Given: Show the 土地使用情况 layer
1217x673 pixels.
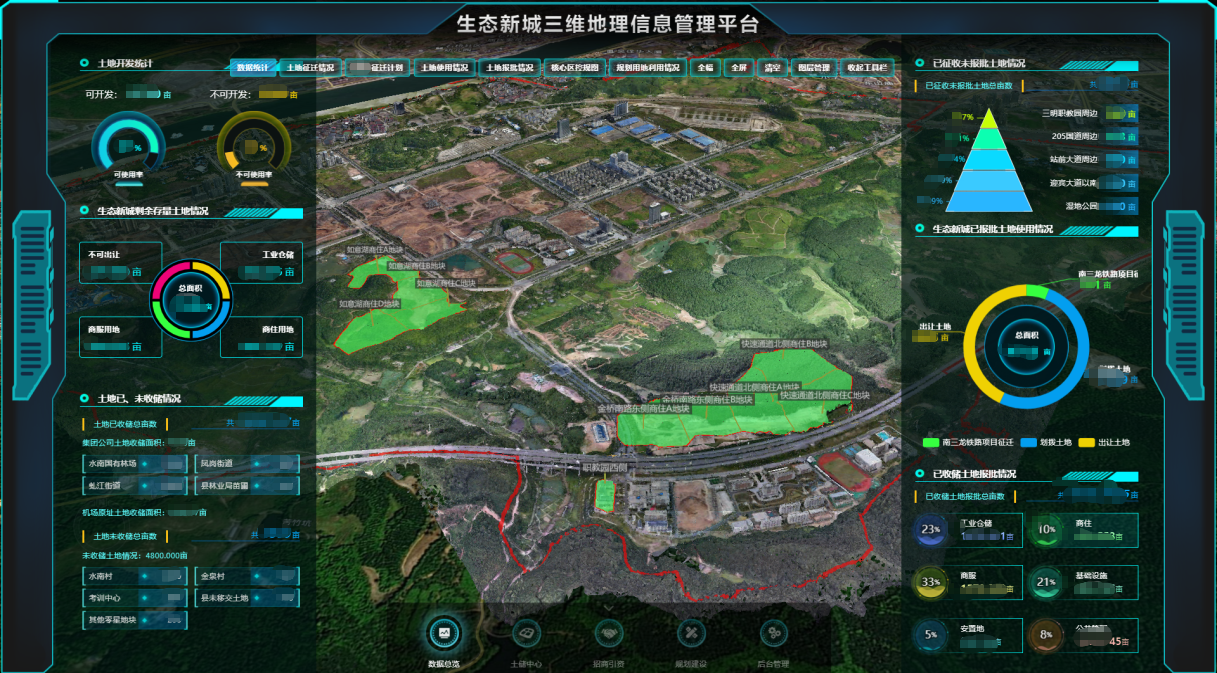Looking at the screenshot, I should tap(443, 68).
